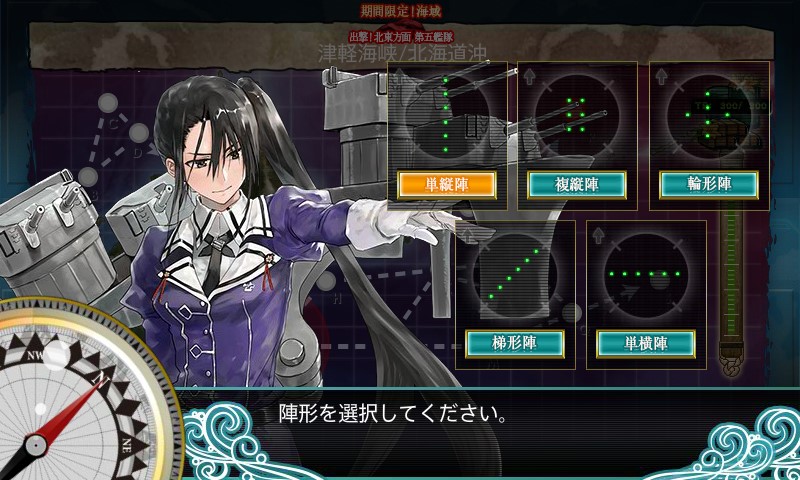The image size is (800, 480).
Task: Select the 梯形陣 formation button
Action: (515, 343)
